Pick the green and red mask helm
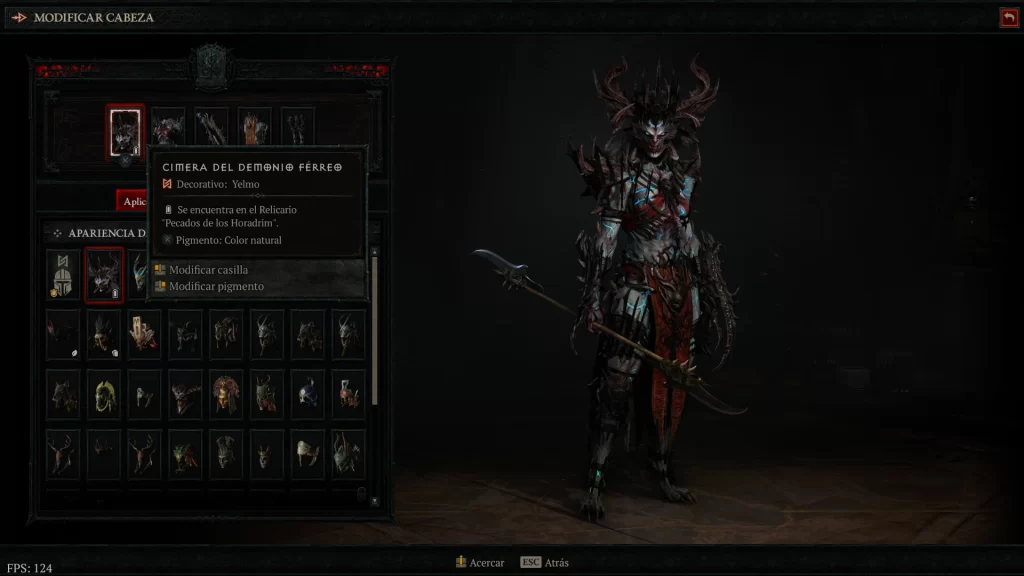 tap(186, 454)
